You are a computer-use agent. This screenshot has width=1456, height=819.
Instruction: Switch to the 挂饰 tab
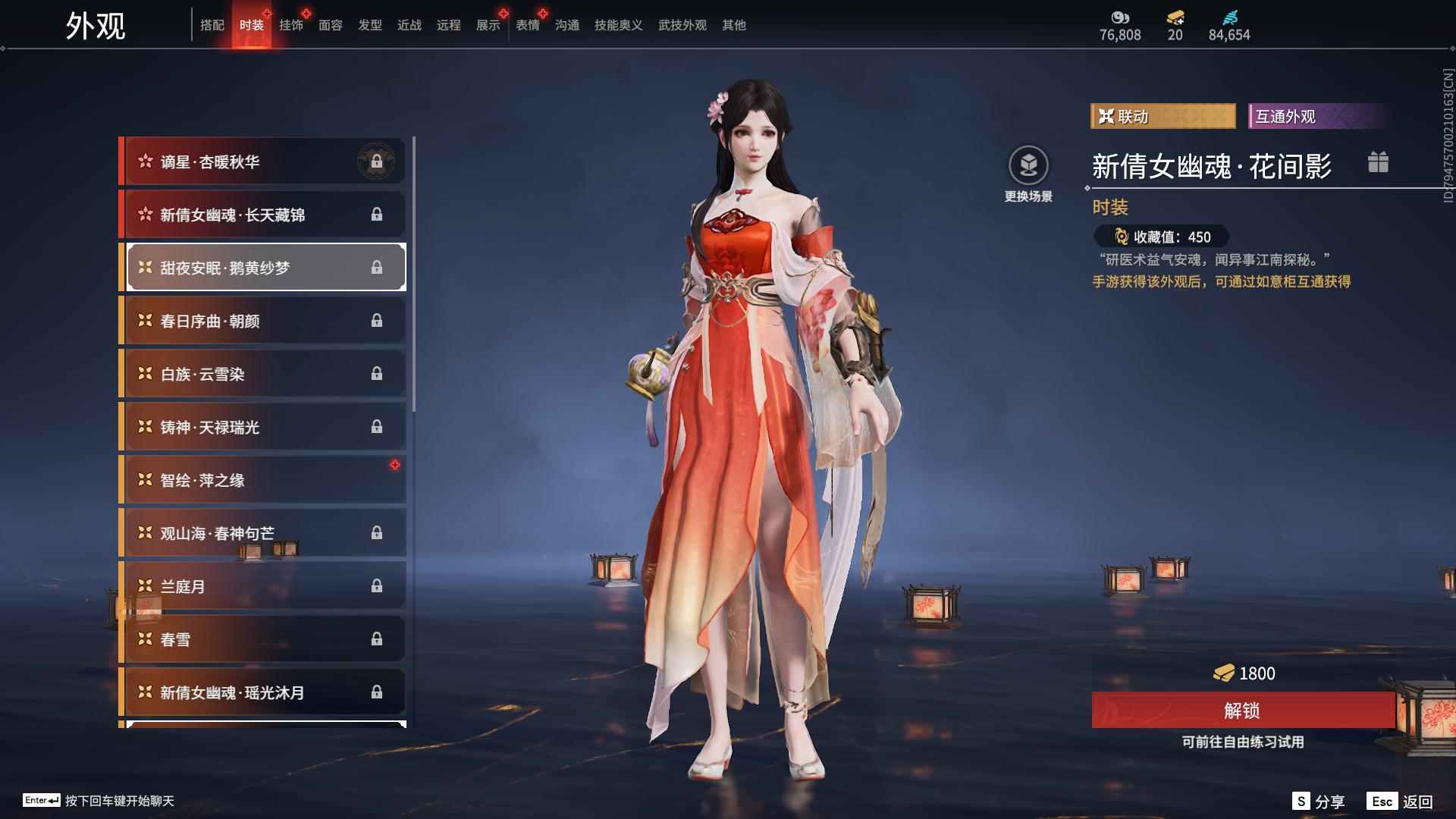[x=292, y=24]
